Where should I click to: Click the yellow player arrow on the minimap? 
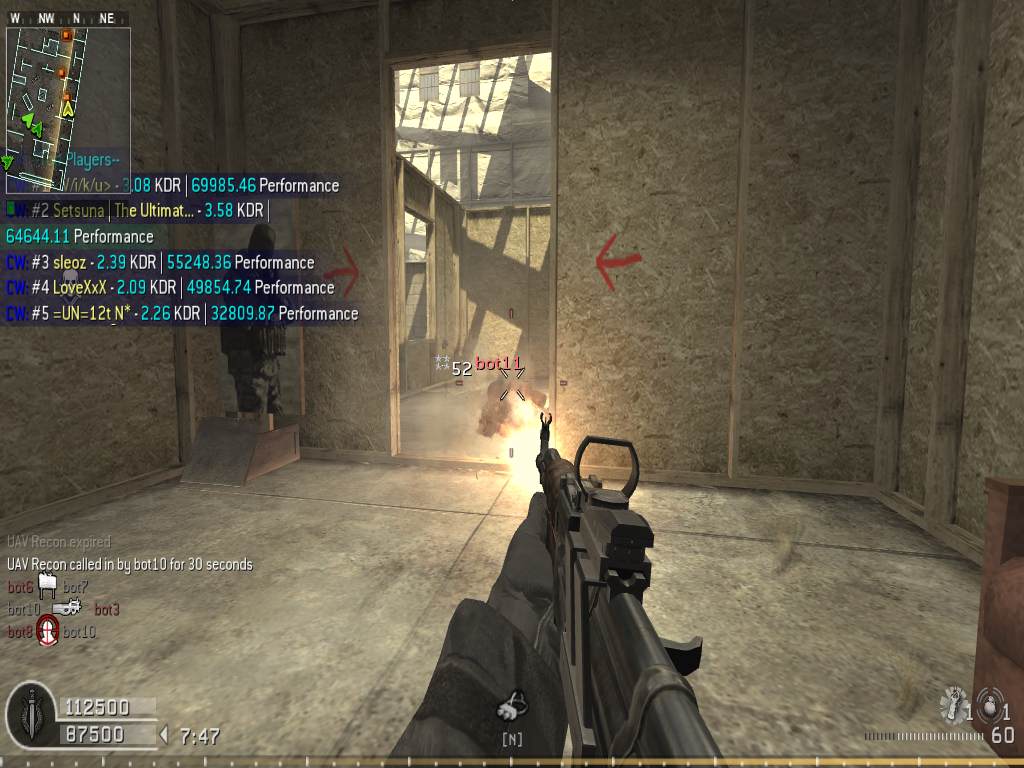click(x=67, y=107)
